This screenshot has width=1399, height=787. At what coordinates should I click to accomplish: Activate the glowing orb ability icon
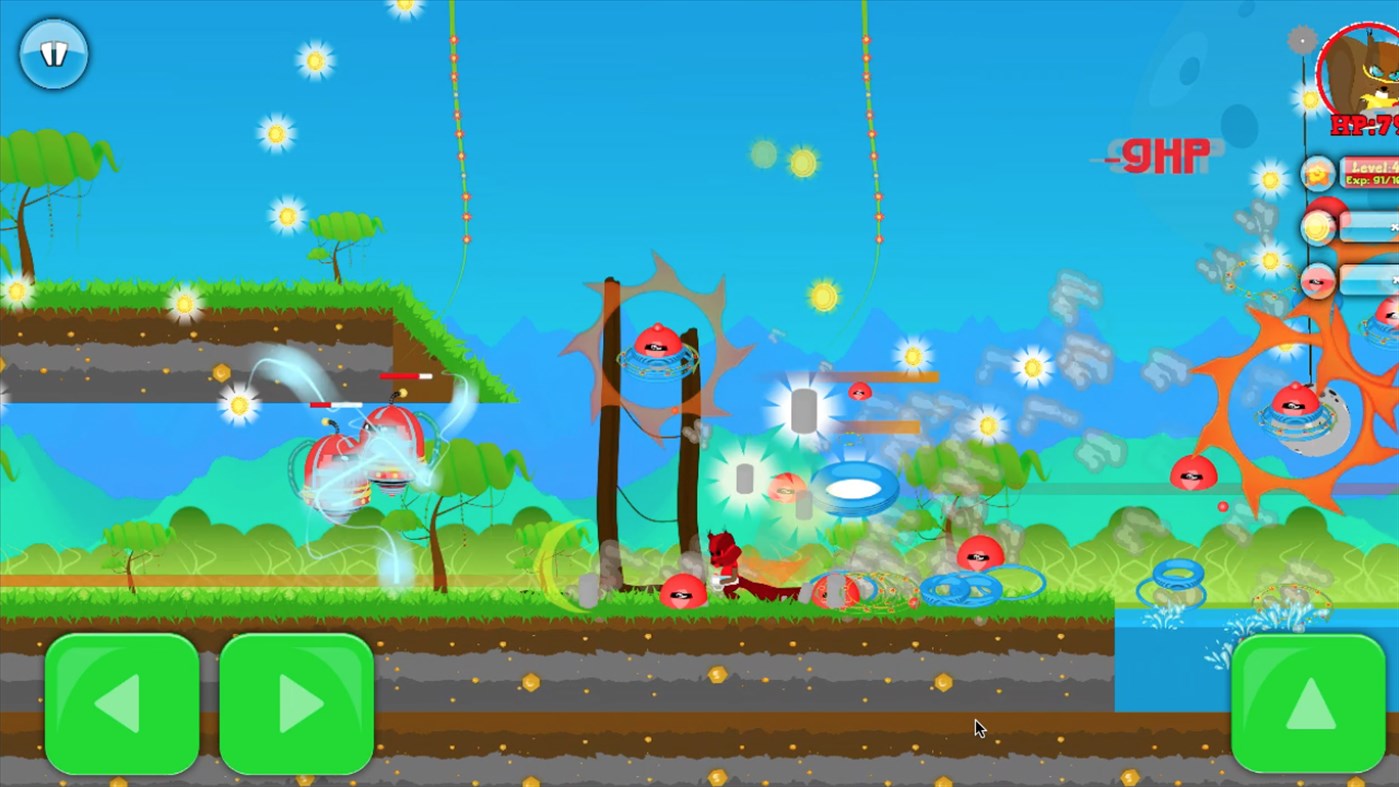[x=1317, y=226]
